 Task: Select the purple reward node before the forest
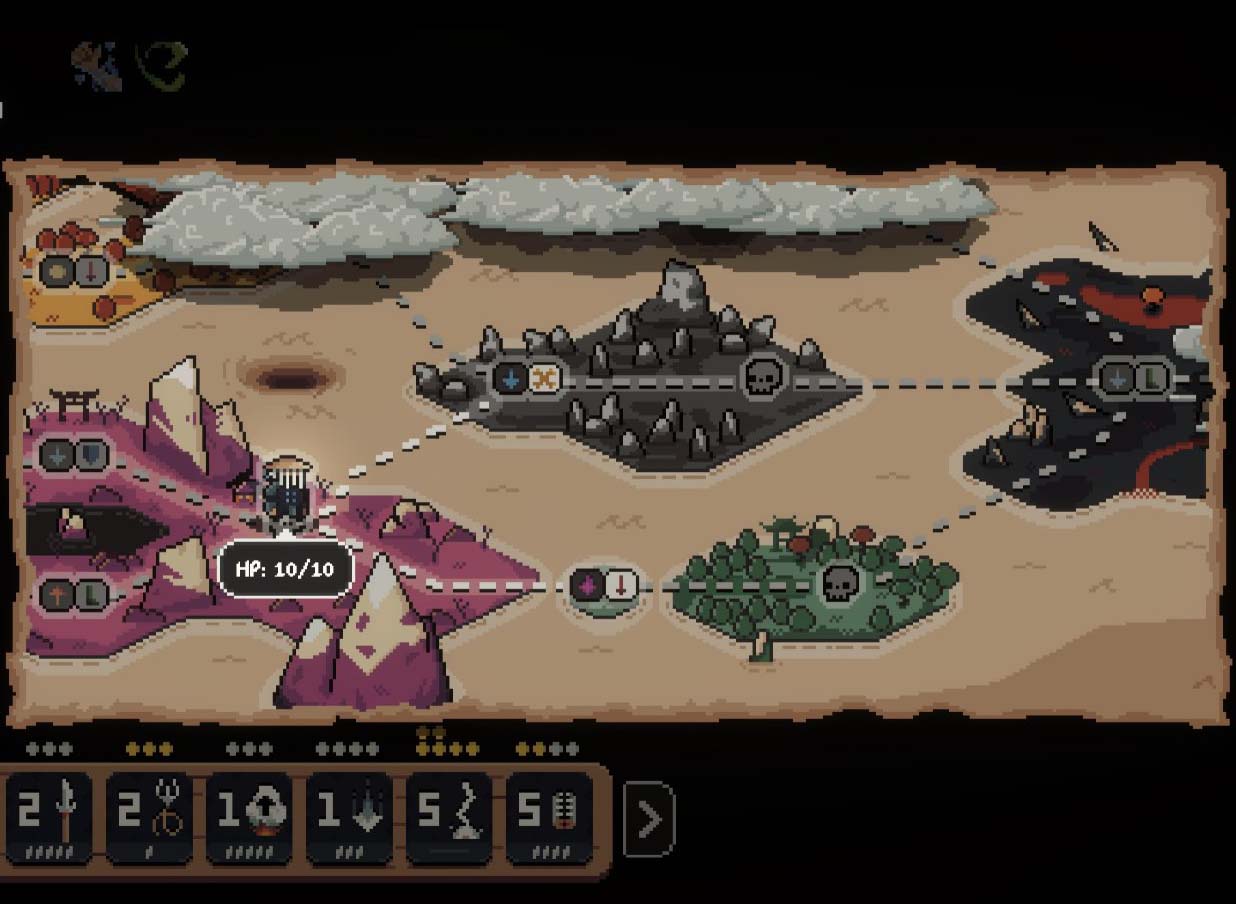point(604,585)
